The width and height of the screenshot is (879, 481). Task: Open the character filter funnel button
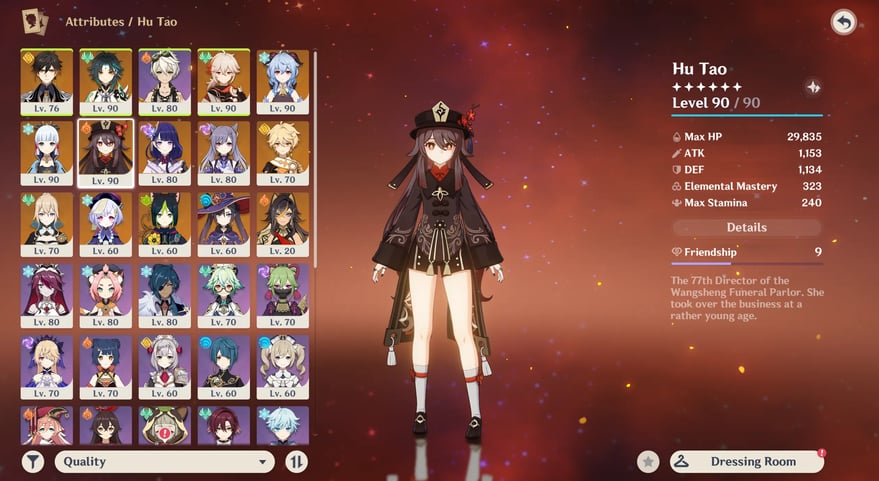tap(33, 461)
